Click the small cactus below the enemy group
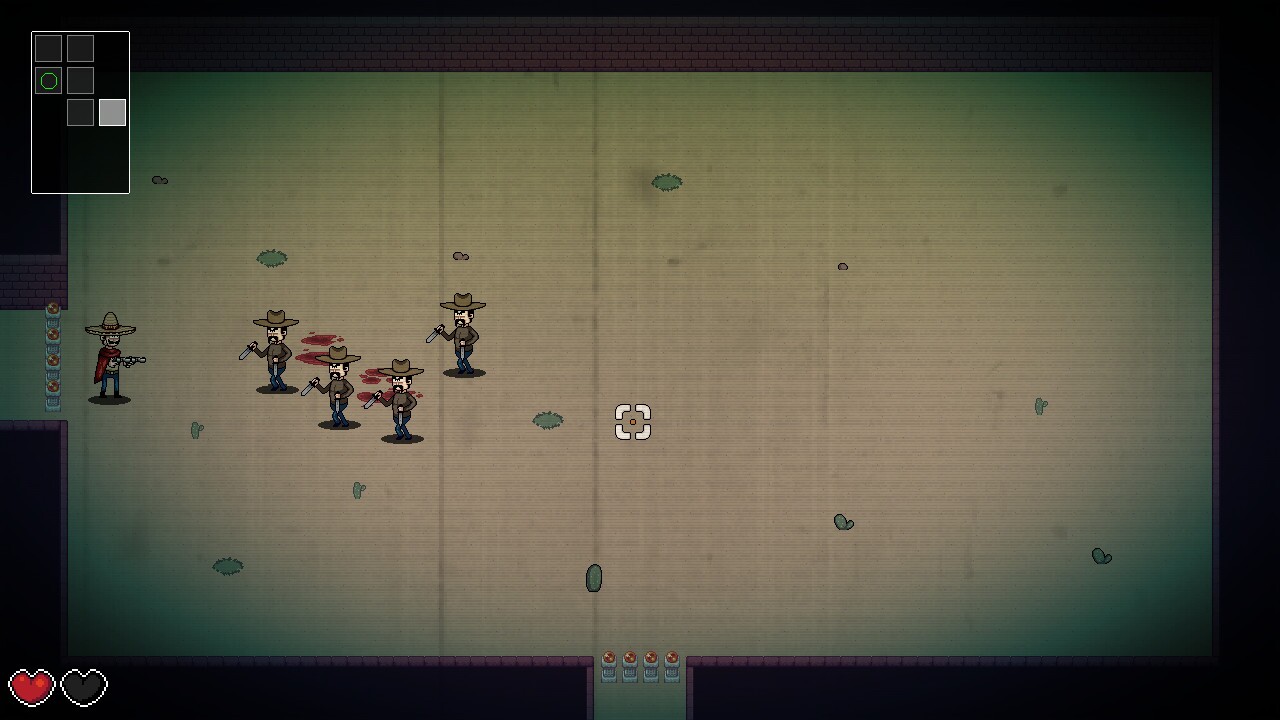Screen dimensions: 1280x720 pyautogui.click(x=358, y=489)
